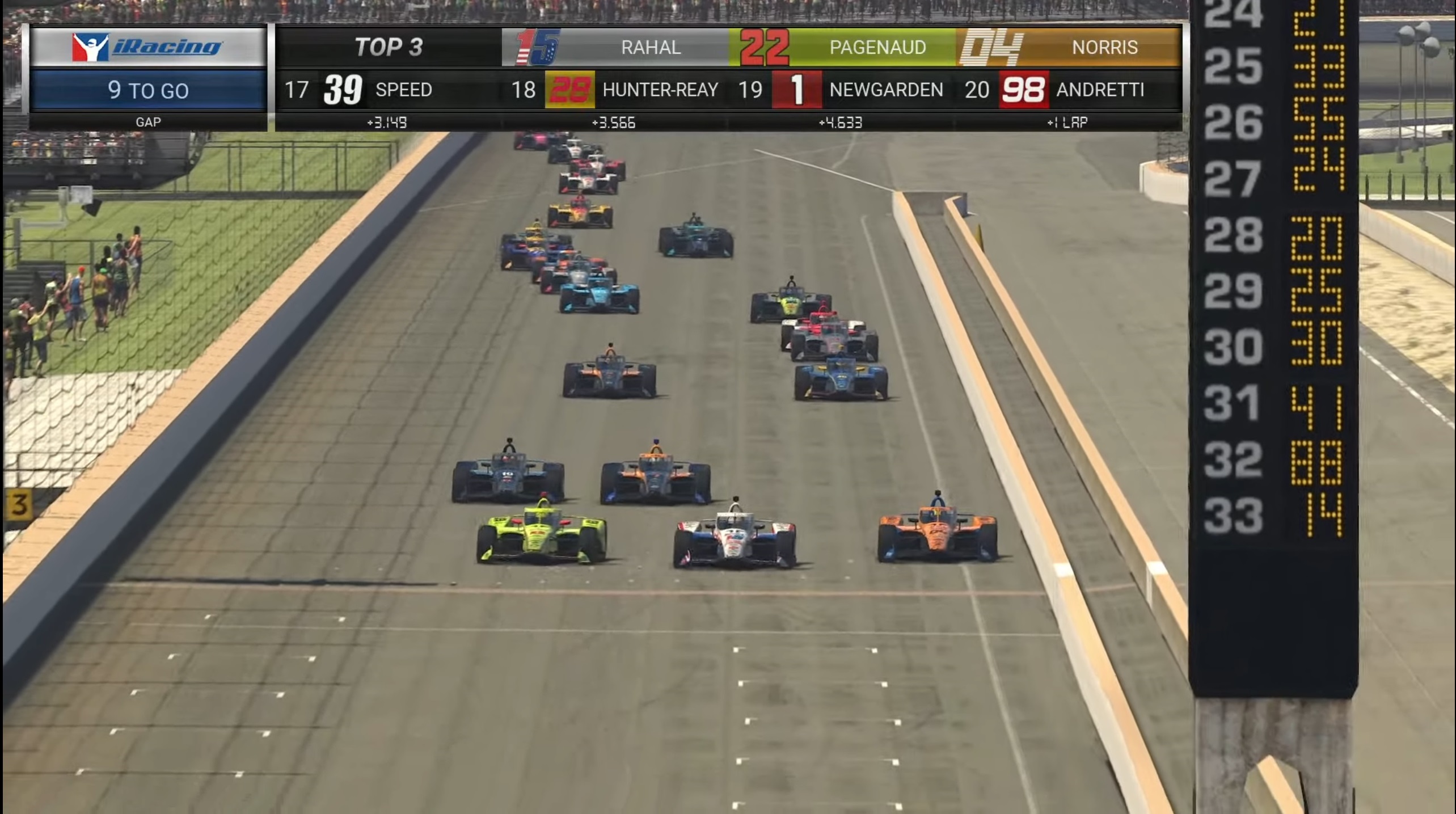Expand driver details for HUNTER-REAY

[660, 90]
